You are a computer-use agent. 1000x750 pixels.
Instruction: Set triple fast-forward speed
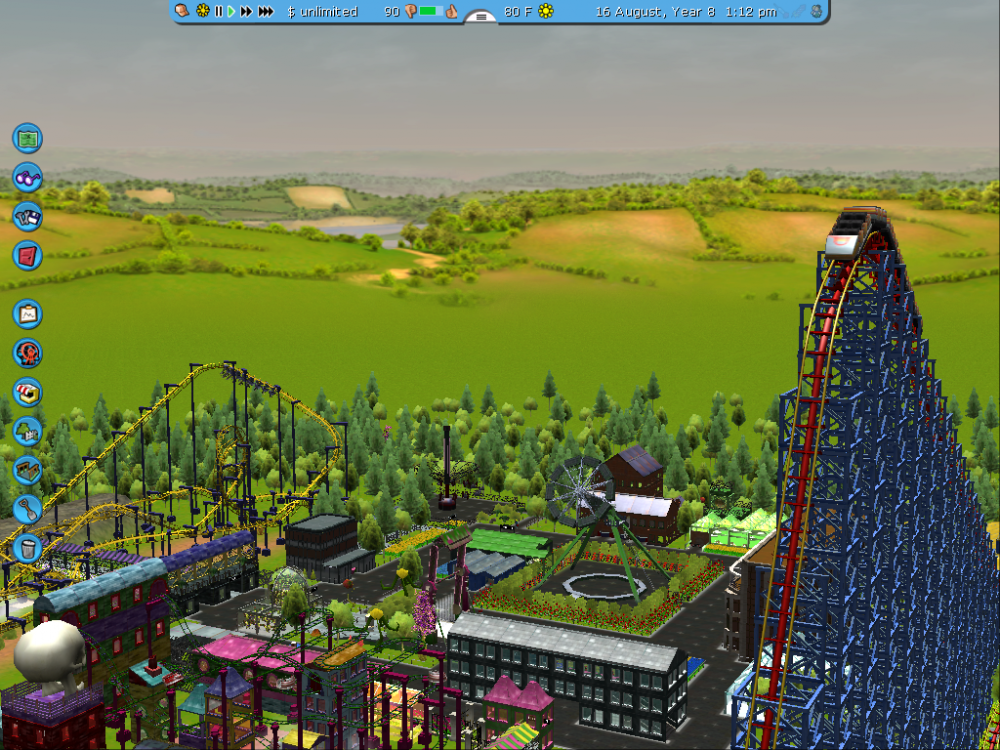(x=265, y=11)
